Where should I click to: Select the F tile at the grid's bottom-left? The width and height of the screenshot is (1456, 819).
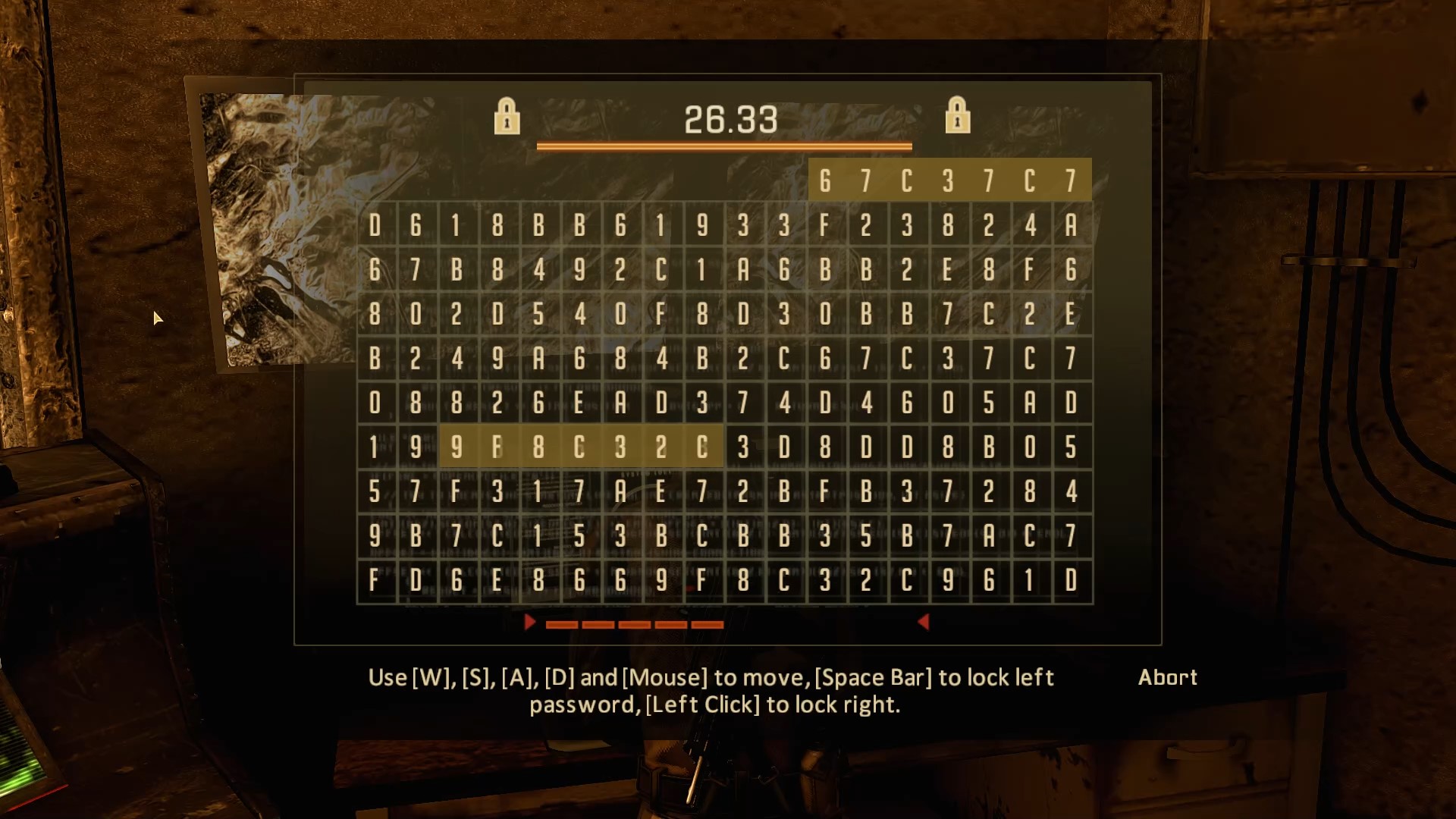(x=374, y=580)
